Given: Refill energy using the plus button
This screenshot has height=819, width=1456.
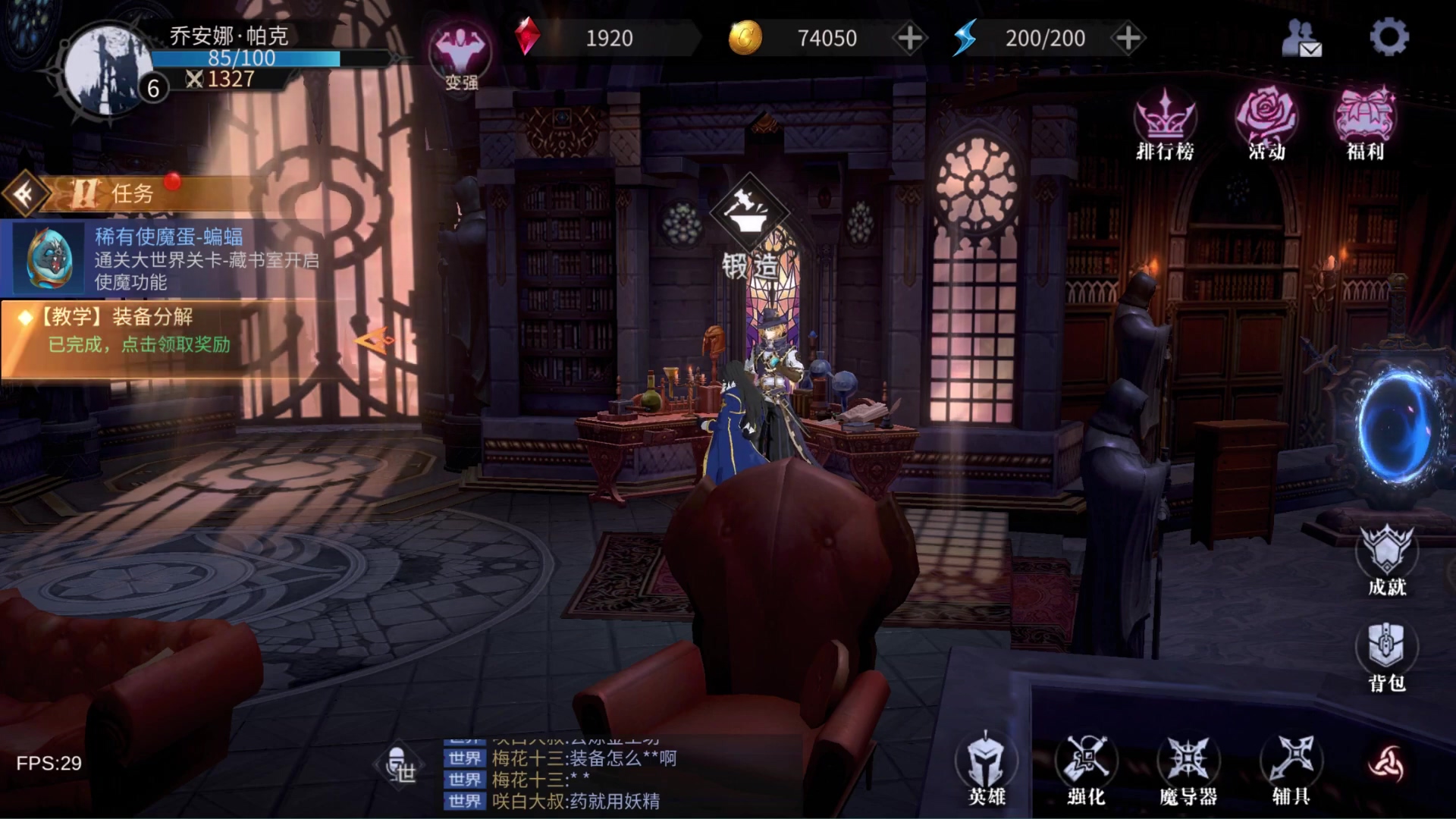Looking at the screenshot, I should [x=1128, y=38].
